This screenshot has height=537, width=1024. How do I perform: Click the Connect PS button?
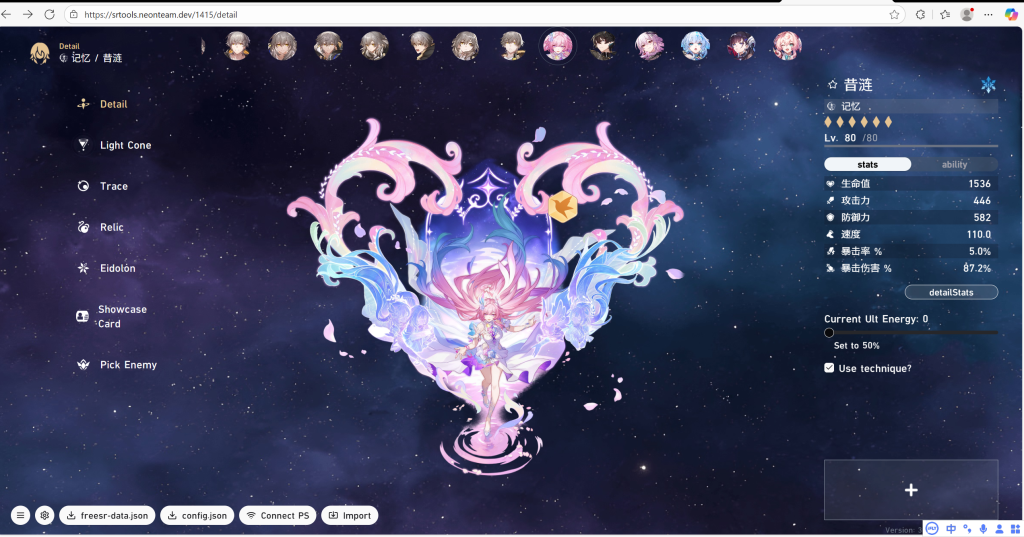coord(277,516)
